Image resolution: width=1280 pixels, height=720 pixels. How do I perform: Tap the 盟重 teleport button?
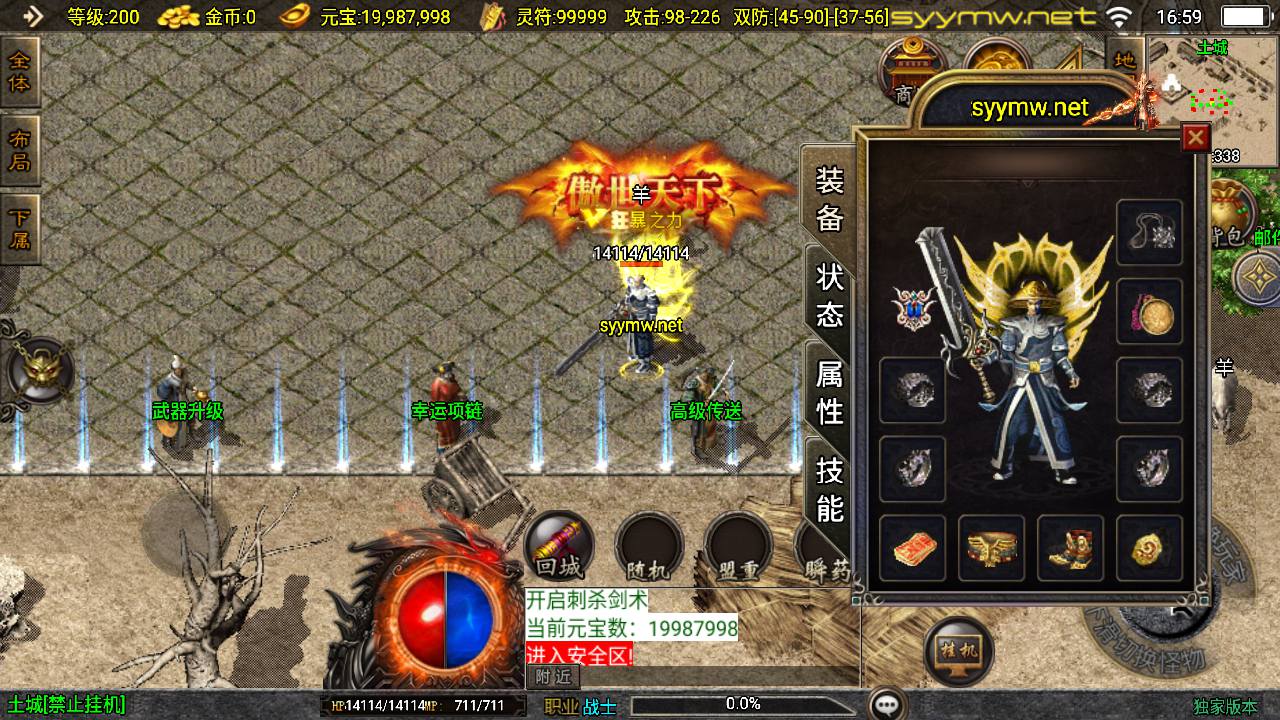pos(738,549)
